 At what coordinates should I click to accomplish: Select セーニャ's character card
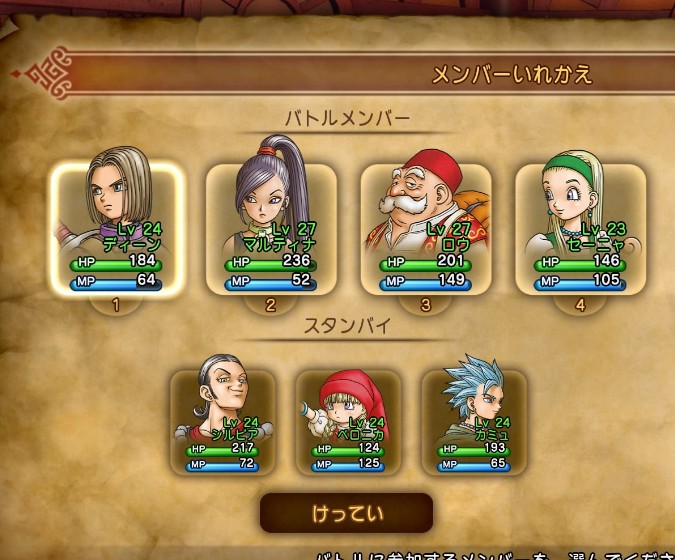(580, 228)
